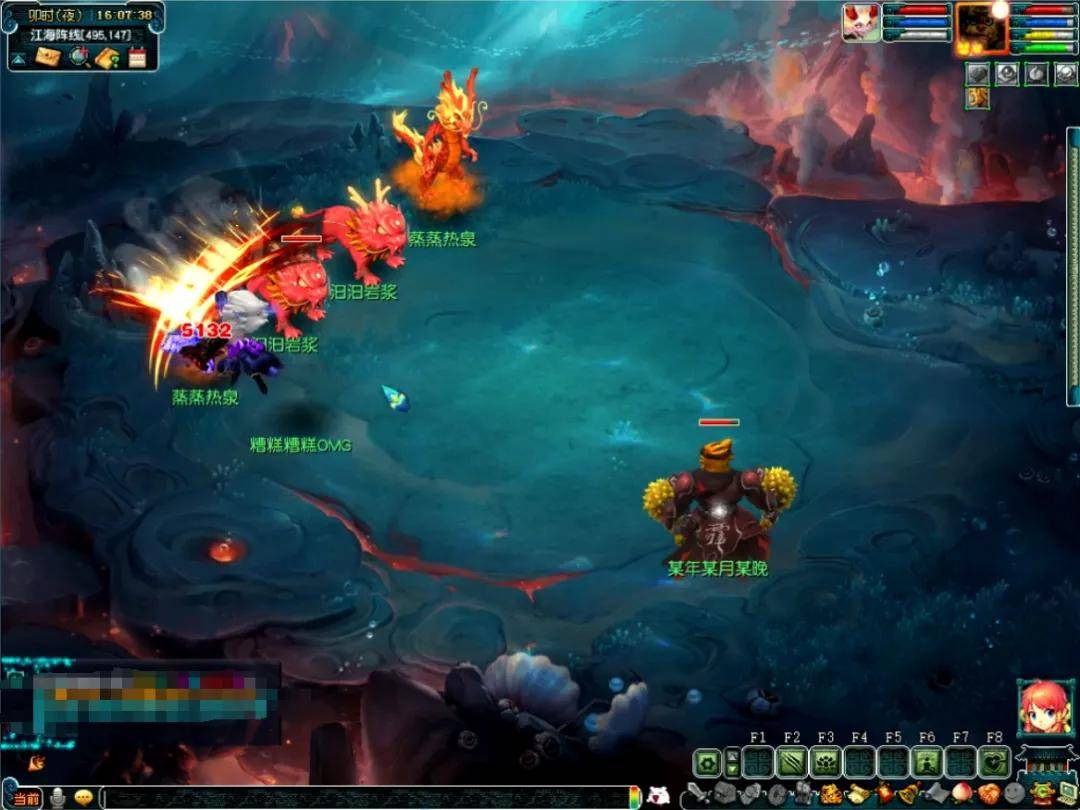Open the calendar events icon
This screenshot has width=1080, height=810.
(x=137, y=57)
